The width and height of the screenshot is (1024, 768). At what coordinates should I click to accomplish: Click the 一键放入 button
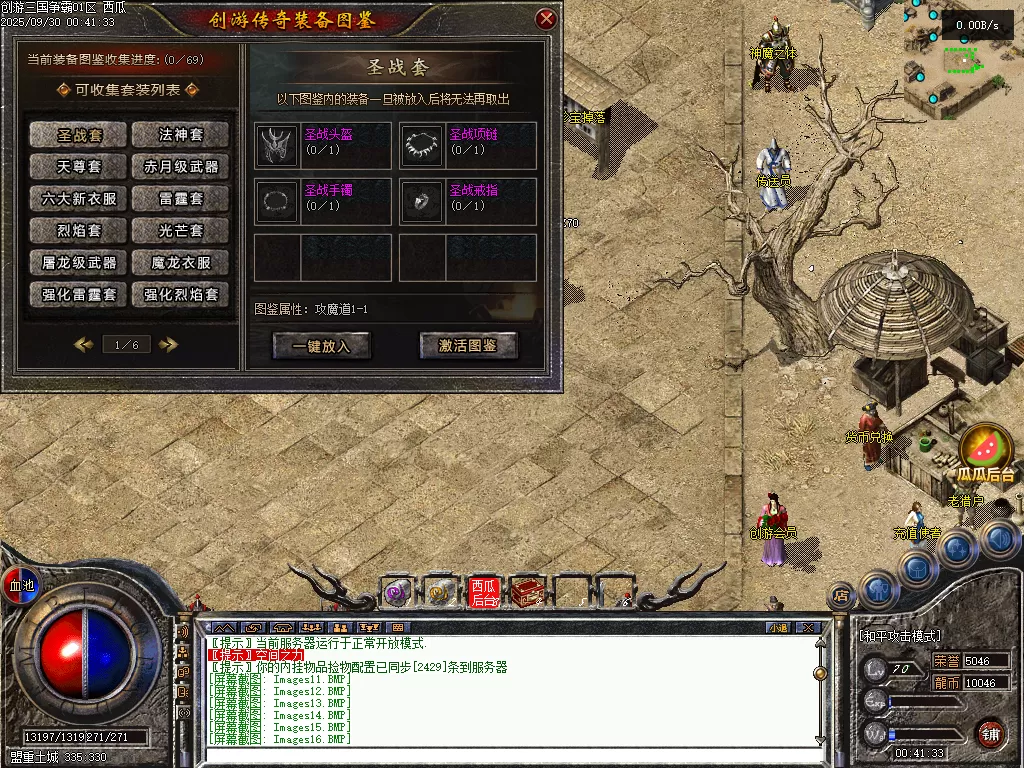point(321,346)
